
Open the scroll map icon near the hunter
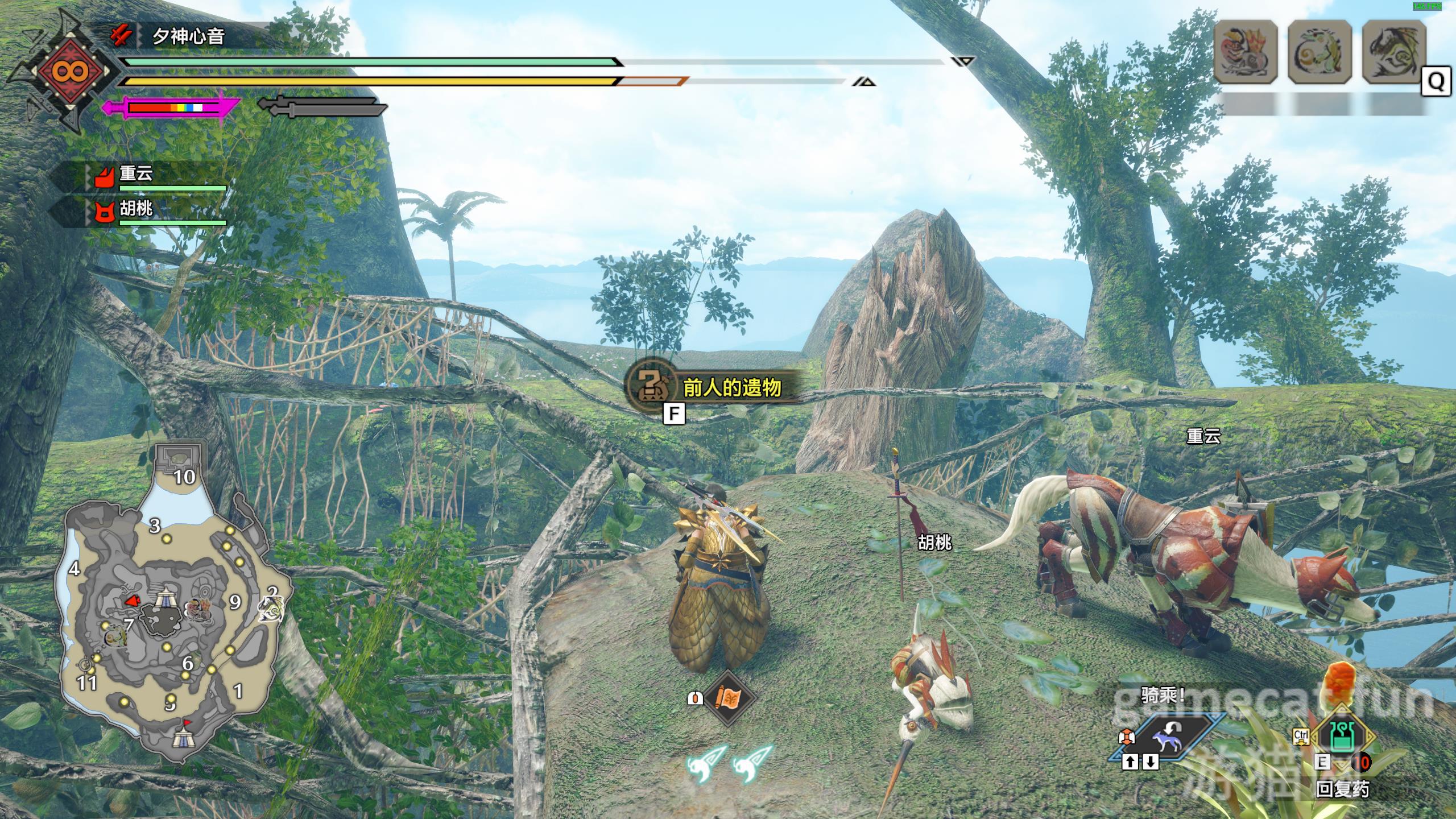(729, 697)
